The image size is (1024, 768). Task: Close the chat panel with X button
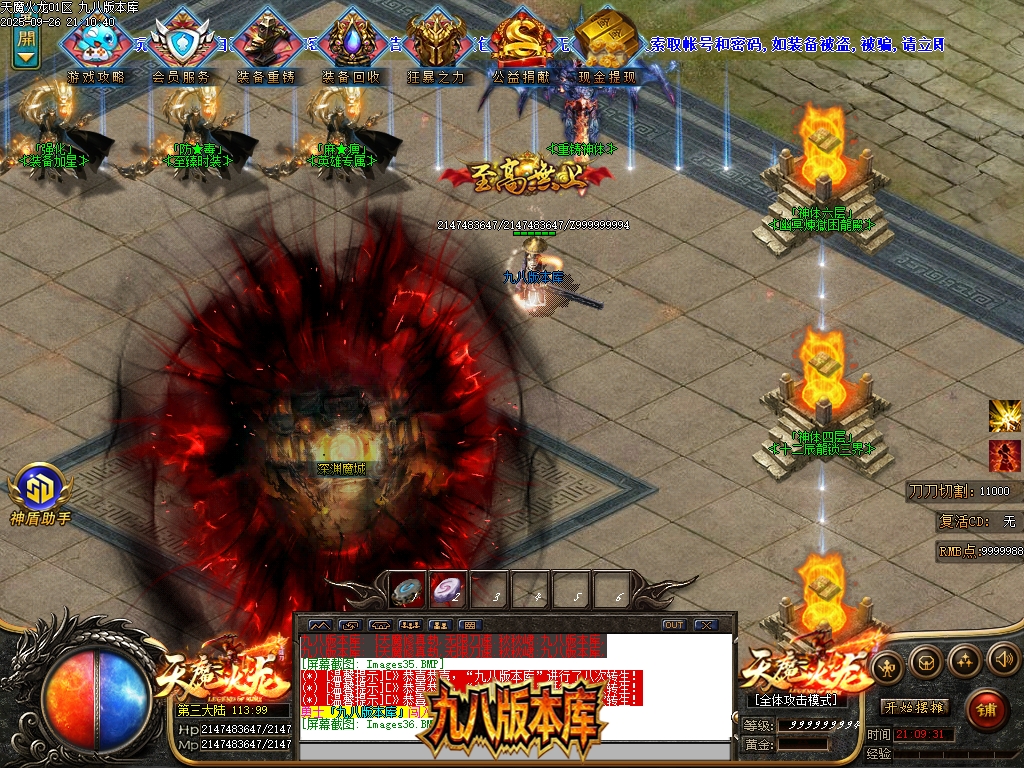click(707, 625)
